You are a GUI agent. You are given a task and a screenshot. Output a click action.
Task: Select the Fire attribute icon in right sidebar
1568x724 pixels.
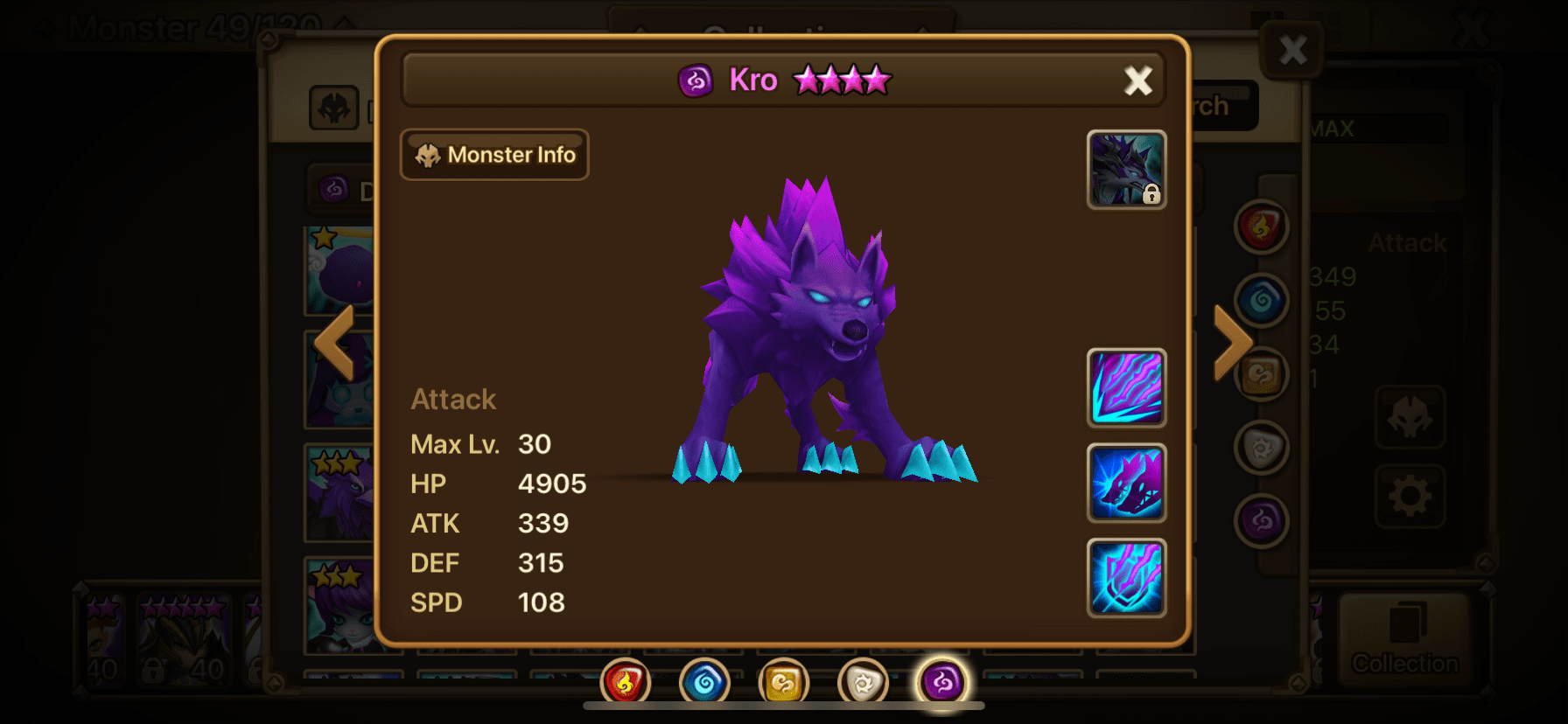[x=1262, y=227]
